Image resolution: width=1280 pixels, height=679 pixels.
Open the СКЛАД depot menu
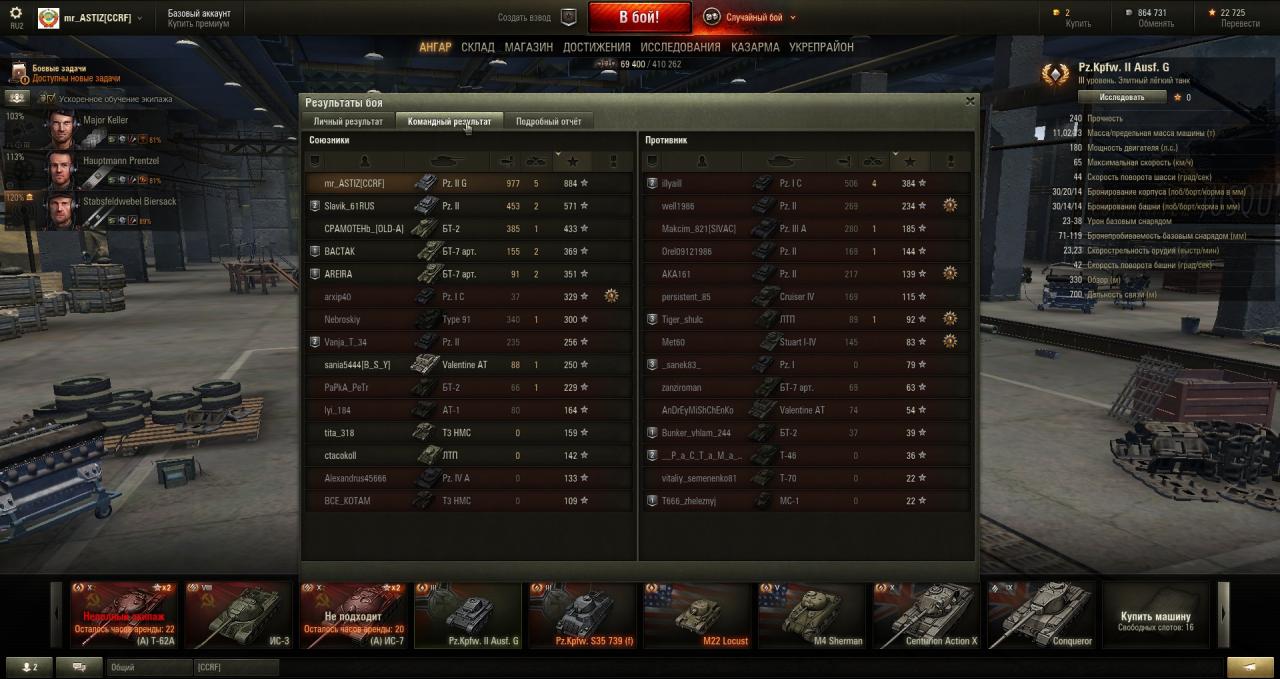477,47
